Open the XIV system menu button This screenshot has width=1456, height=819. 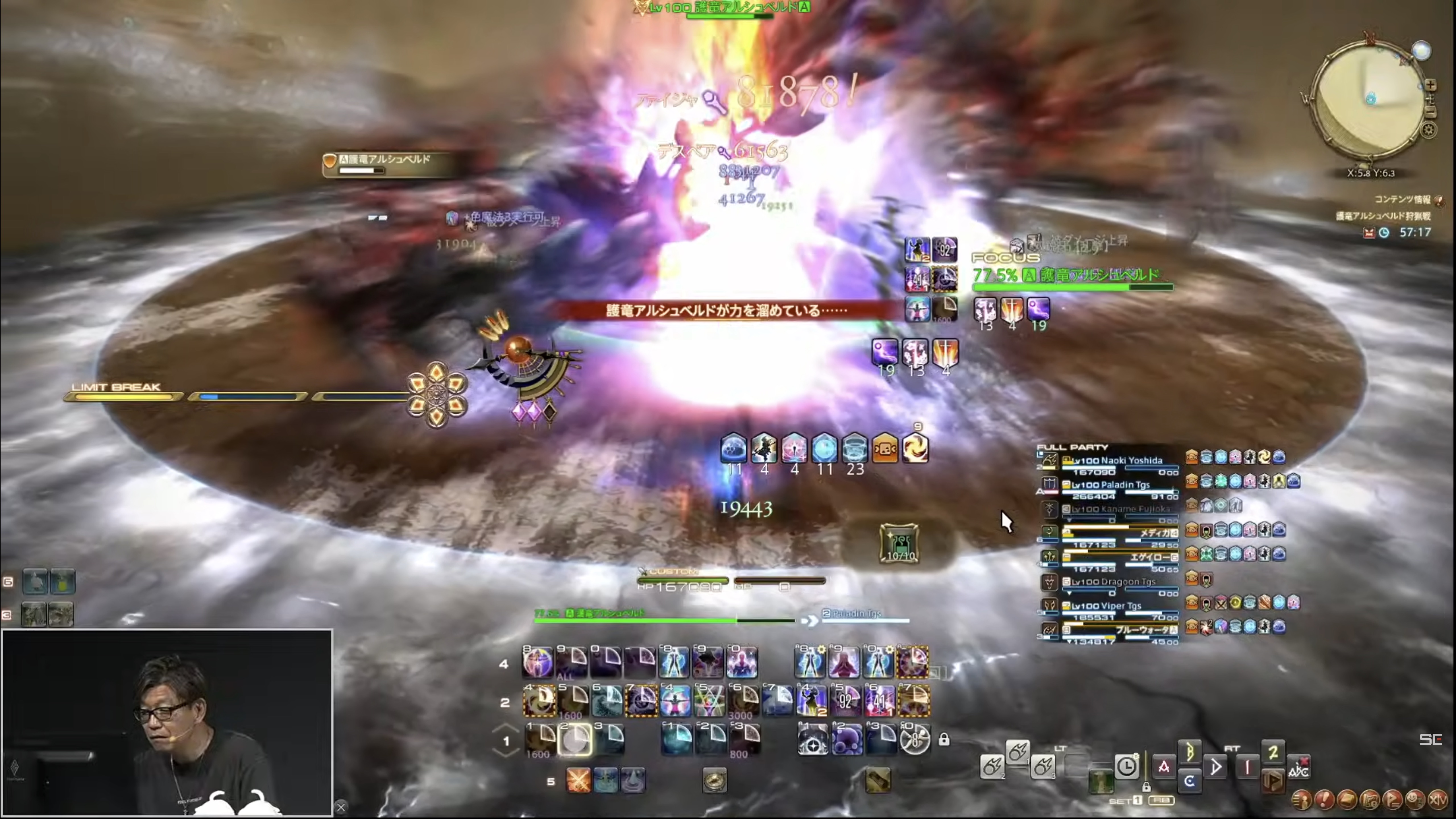(1438, 800)
